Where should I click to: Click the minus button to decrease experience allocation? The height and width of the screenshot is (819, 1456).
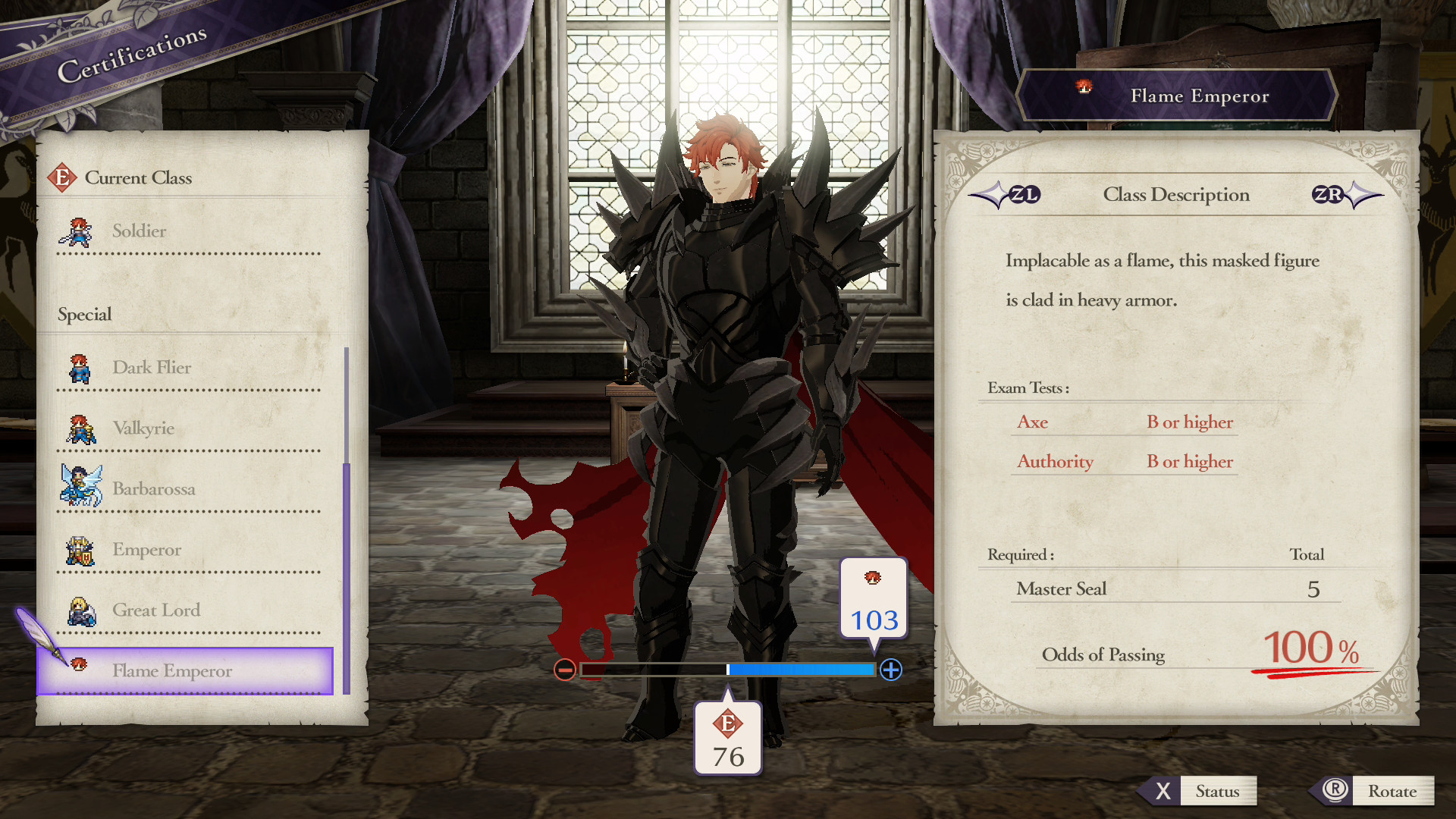[564, 670]
